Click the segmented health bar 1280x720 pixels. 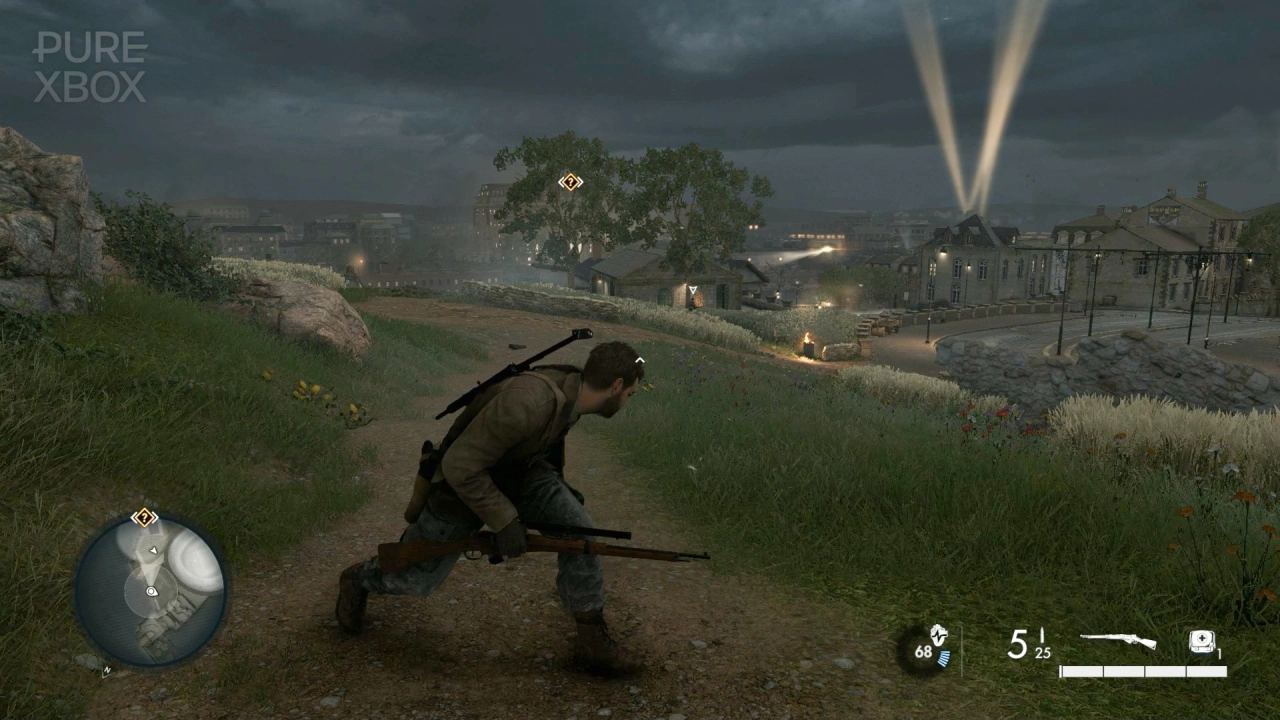point(1143,670)
